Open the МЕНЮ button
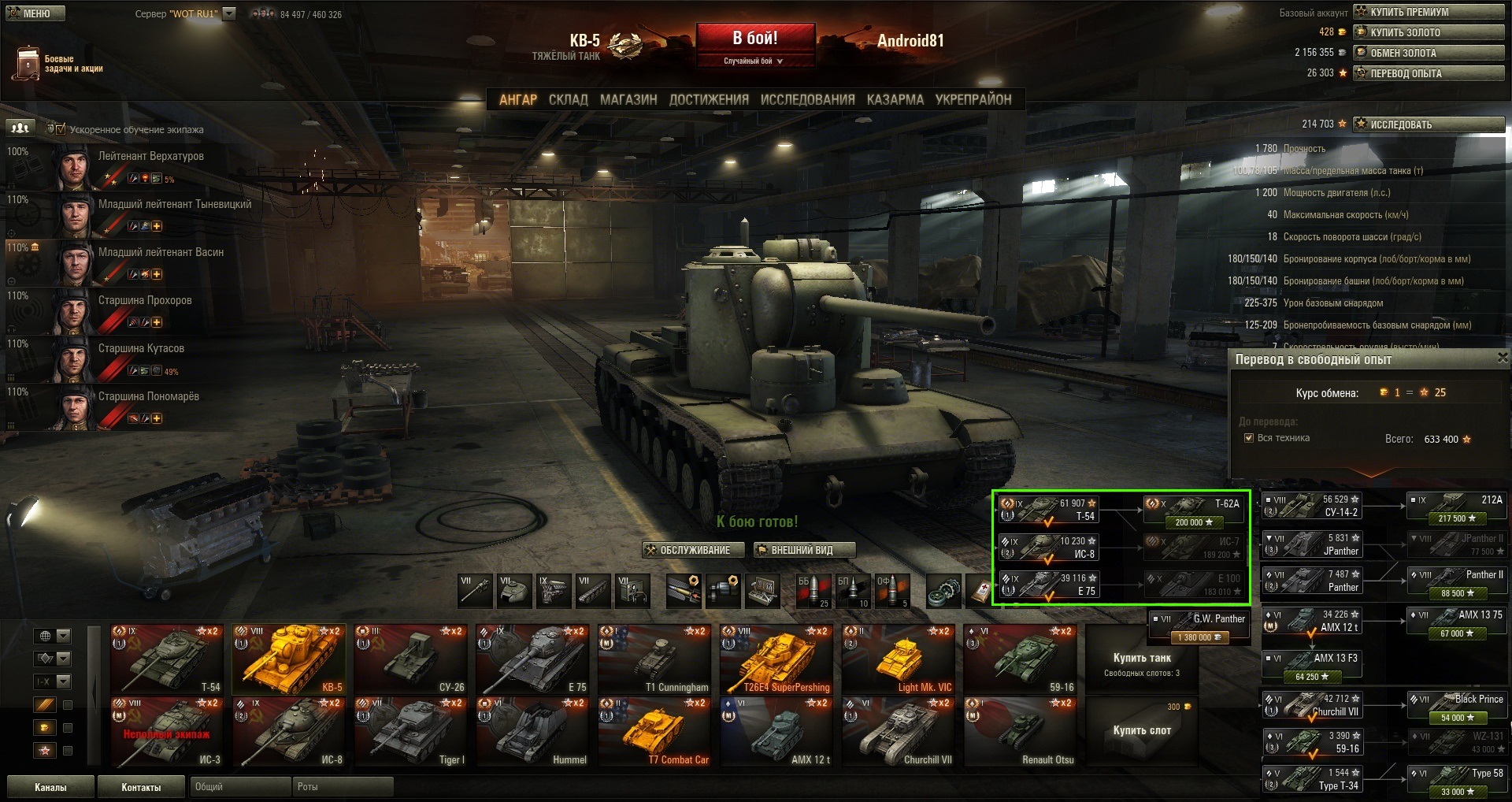 coord(35,13)
